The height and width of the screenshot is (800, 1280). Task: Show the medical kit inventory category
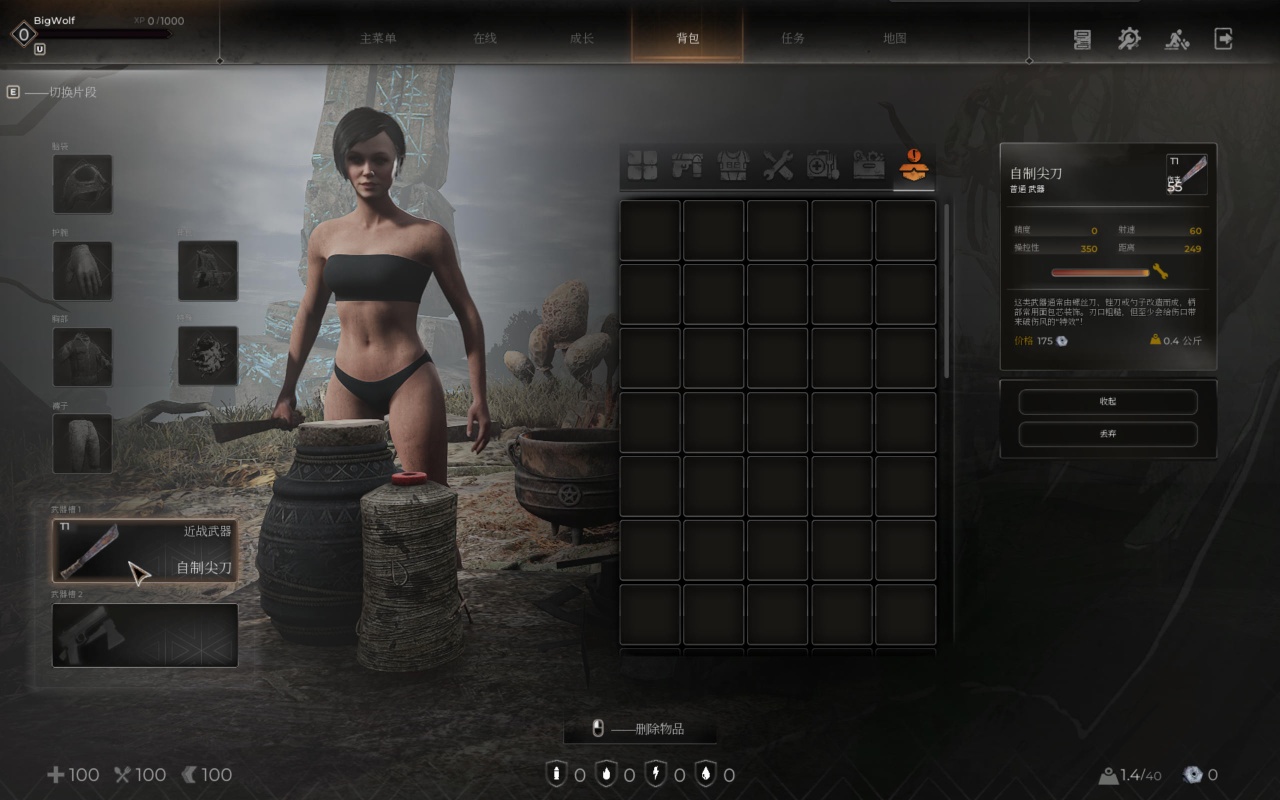point(822,166)
